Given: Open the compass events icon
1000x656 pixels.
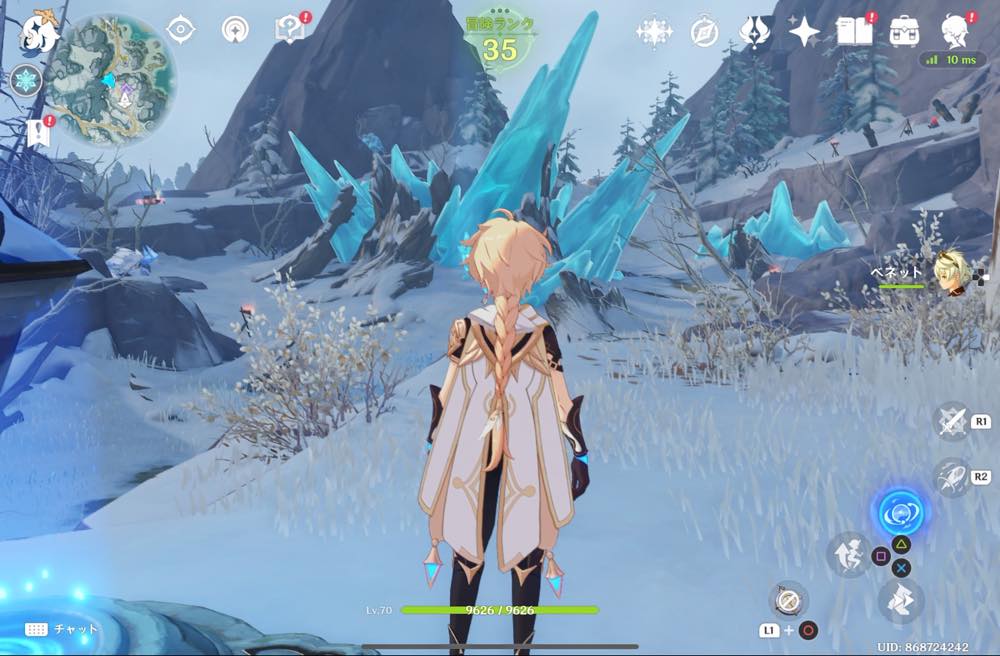Looking at the screenshot, I should click(x=704, y=32).
